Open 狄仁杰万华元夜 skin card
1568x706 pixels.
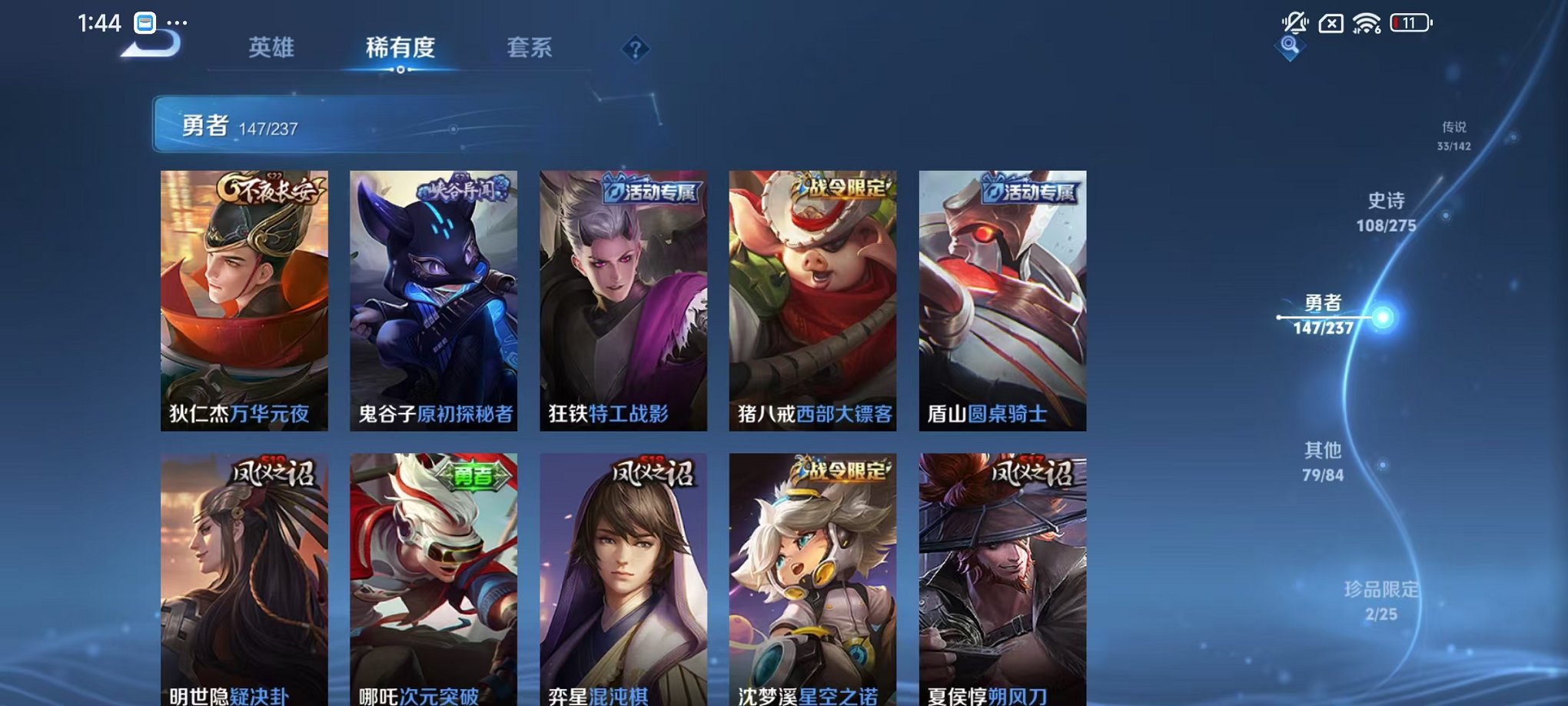tap(244, 300)
